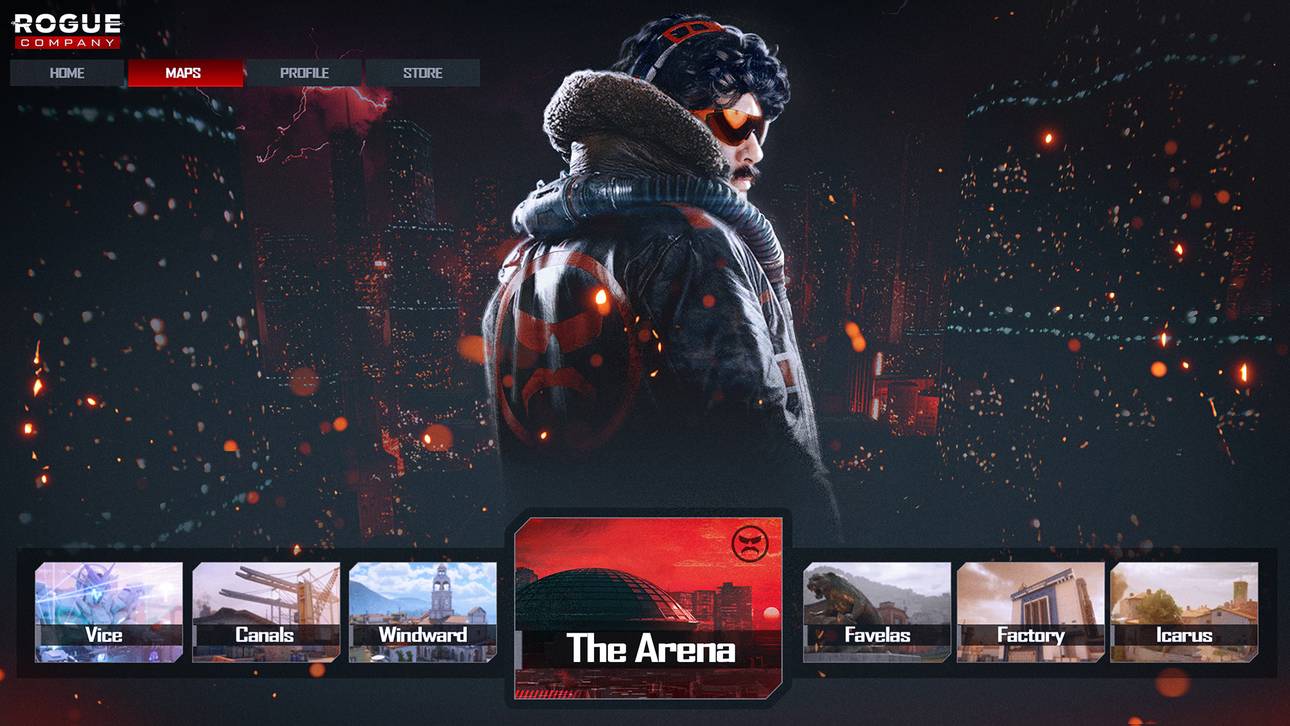Click the mustached face emblem on The Arena card

(x=753, y=545)
